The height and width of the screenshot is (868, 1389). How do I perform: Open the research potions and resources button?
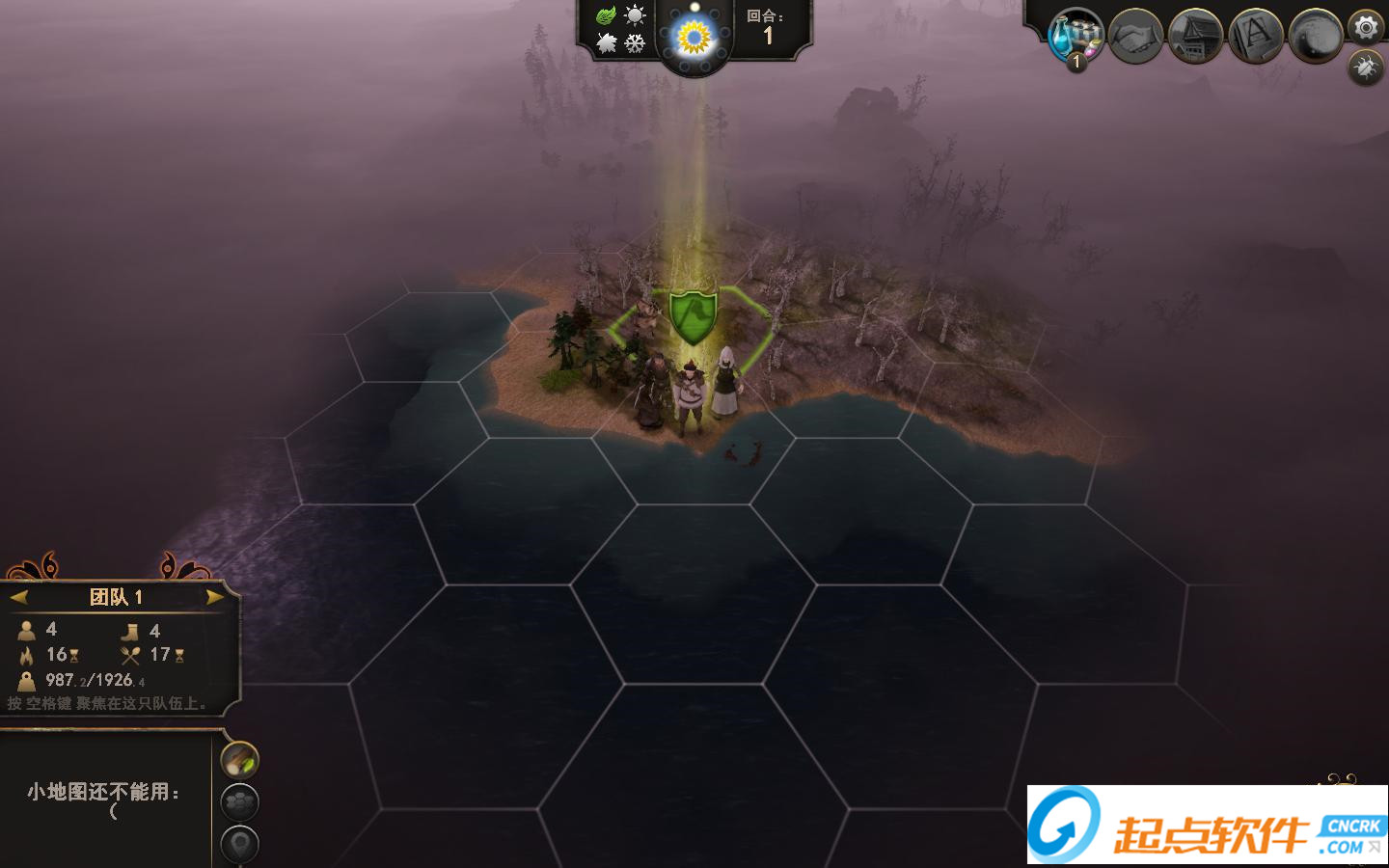[x=1075, y=37]
